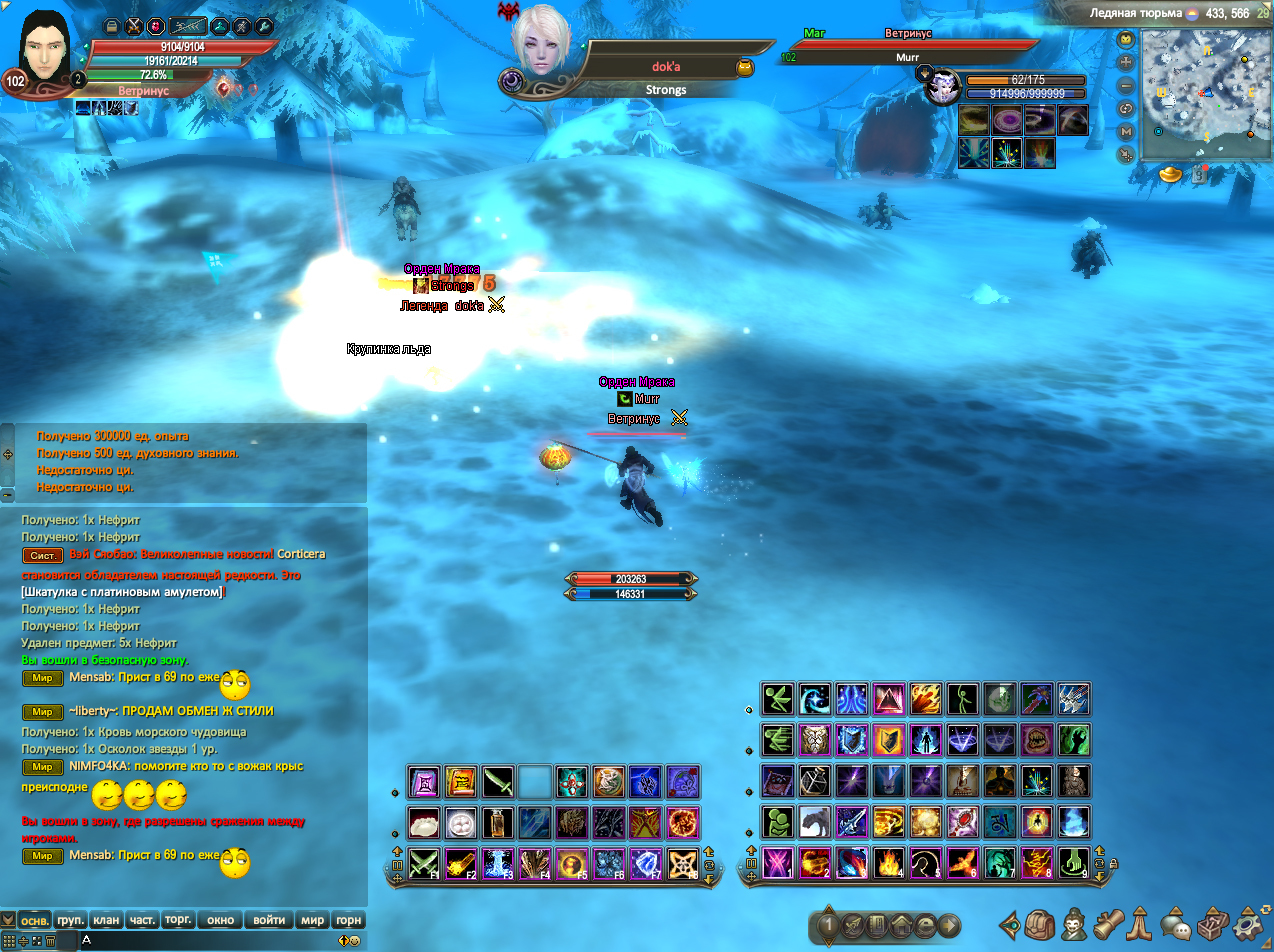Select the "мир" world chat tab

click(x=313, y=920)
